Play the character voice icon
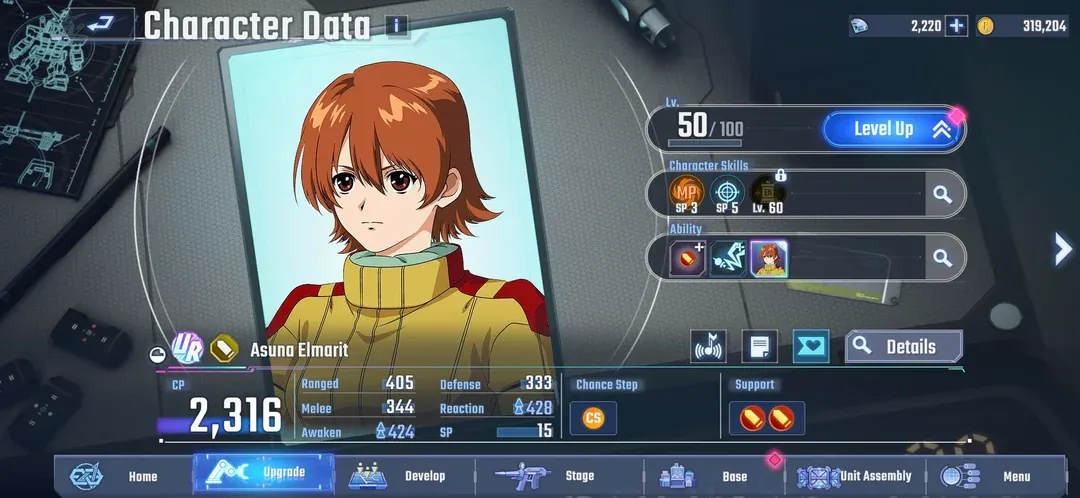This screenshot has width=1080, height=498. tap(708, 347)
